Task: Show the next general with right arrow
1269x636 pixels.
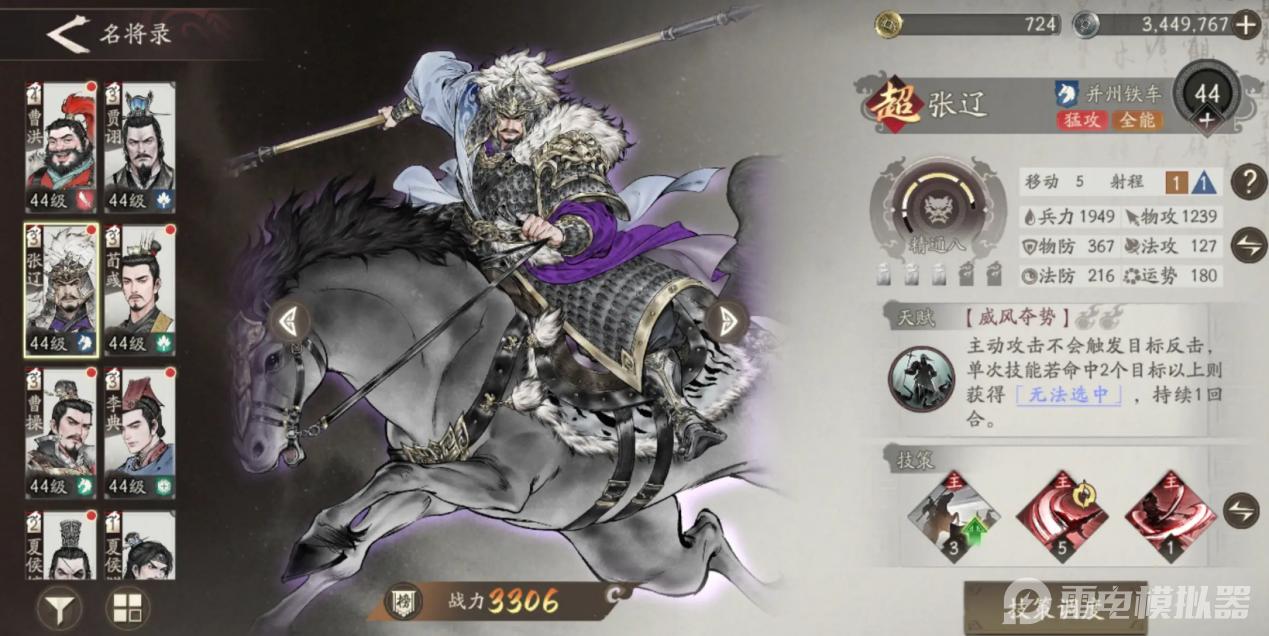Action: click(727, 319)
